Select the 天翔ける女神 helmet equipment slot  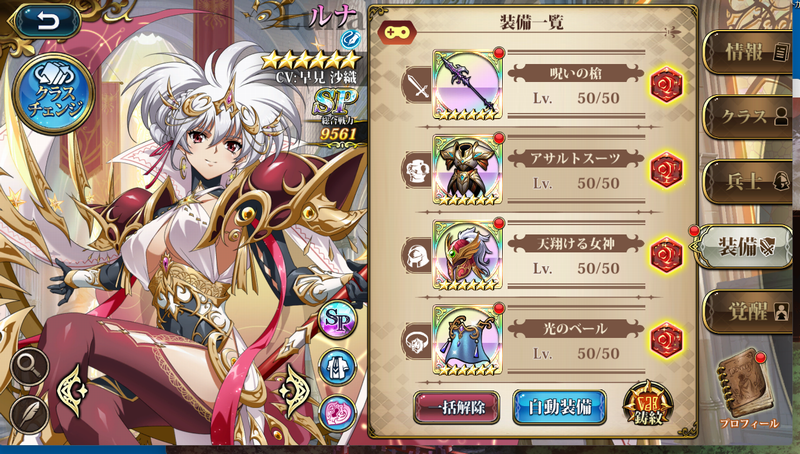tap(468, 255)
